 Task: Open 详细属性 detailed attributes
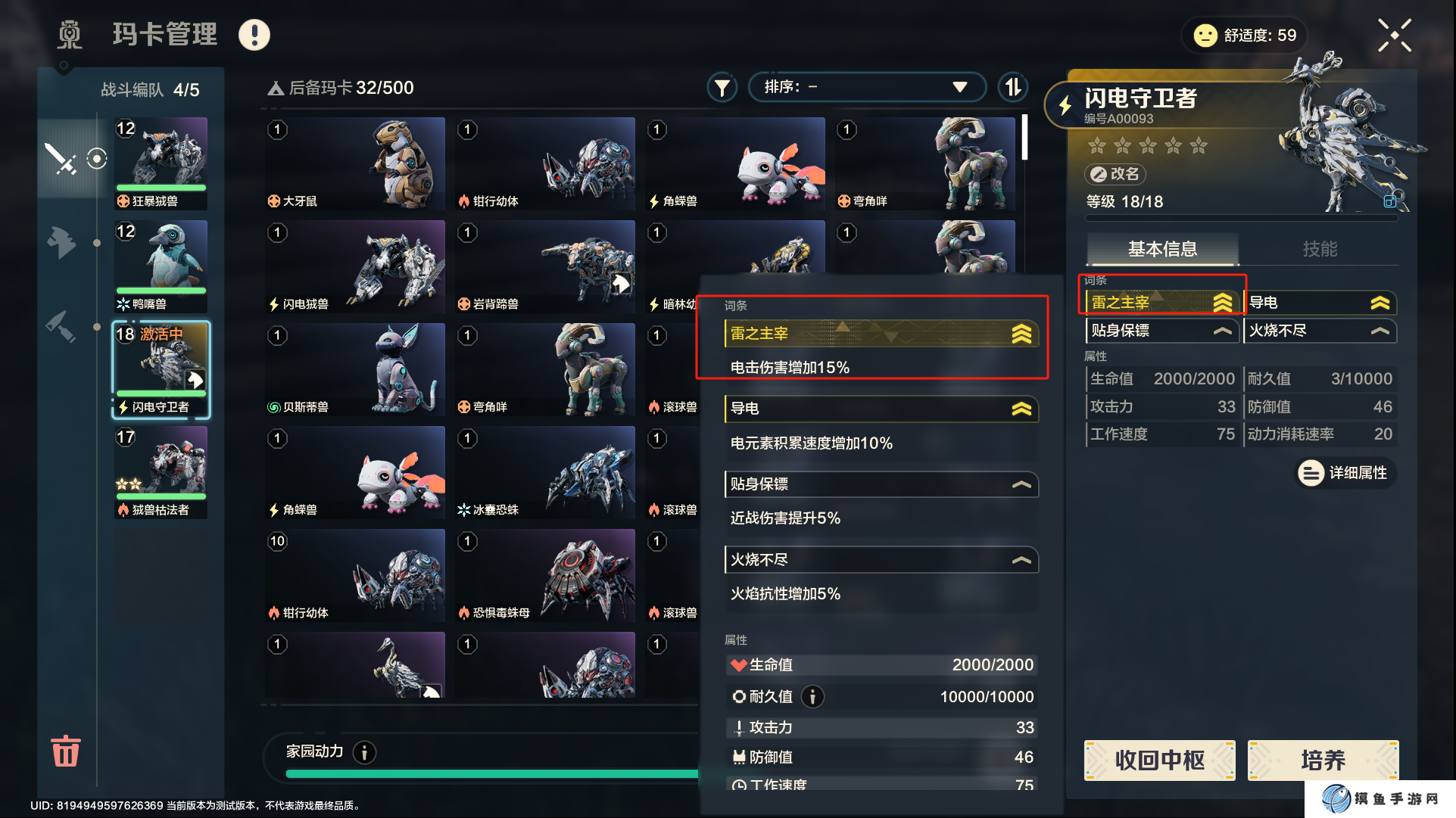tap(1345, 473)
